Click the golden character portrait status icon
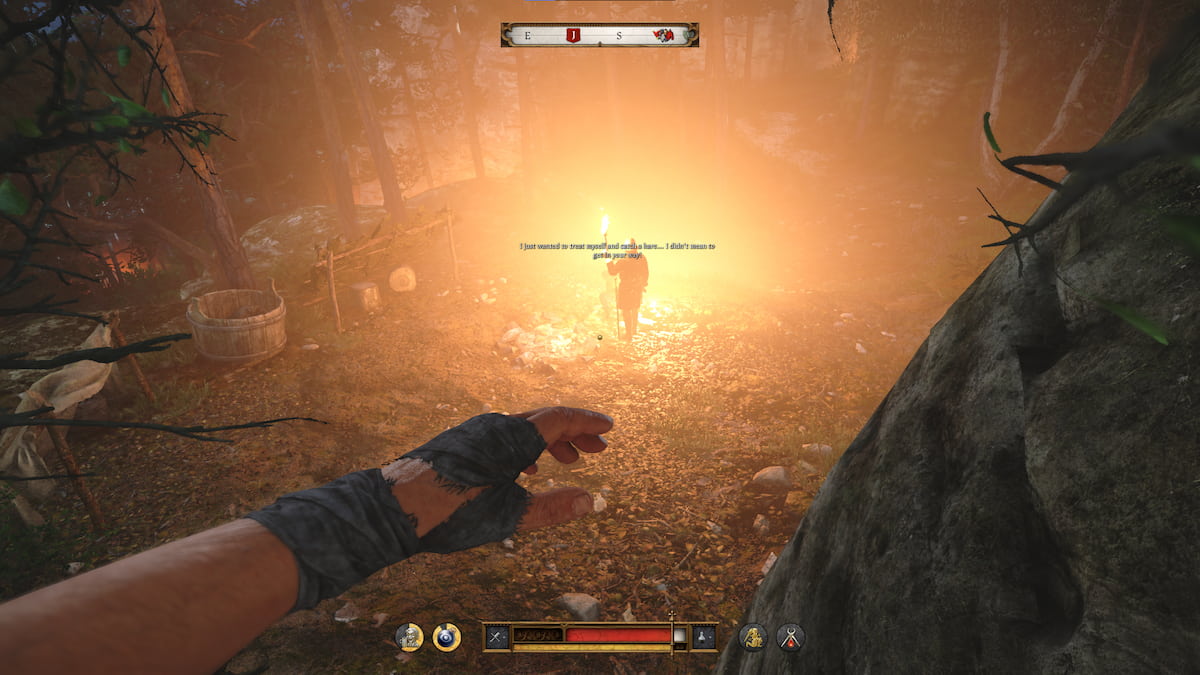 (x=408, y=636)
